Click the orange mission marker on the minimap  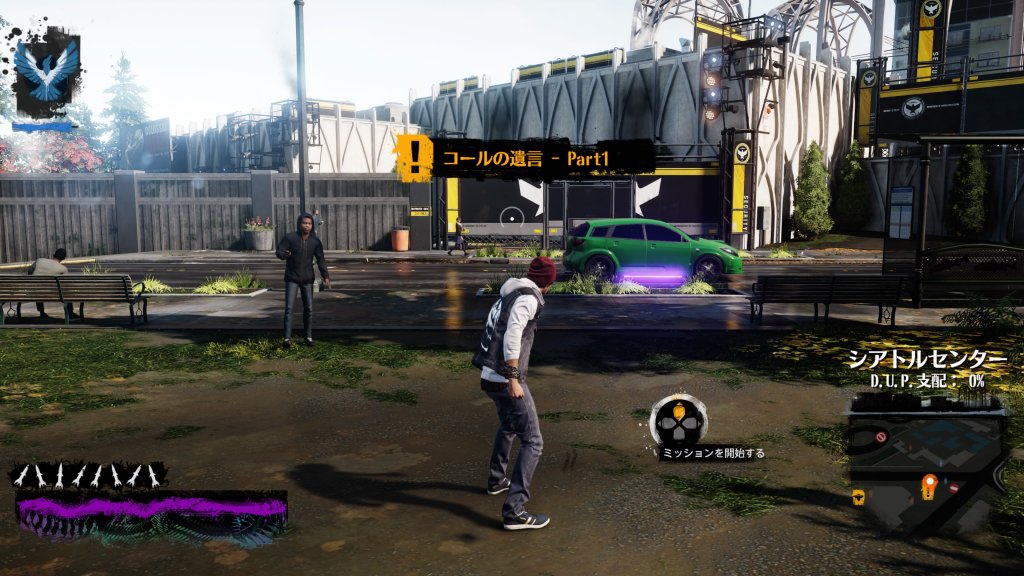(929, 485)
